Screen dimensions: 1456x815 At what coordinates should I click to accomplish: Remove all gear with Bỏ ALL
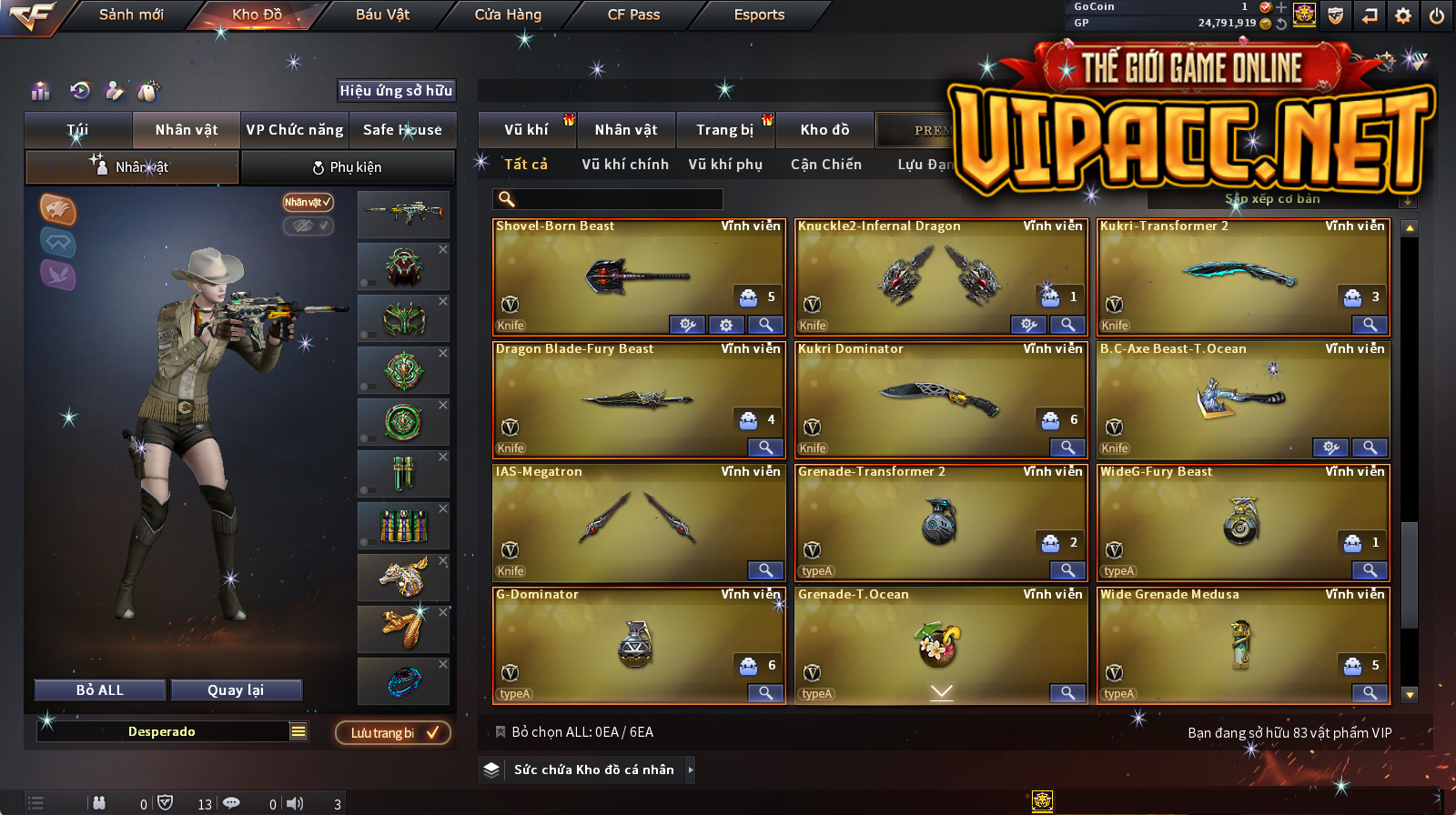pyautogui.click(x=100, y=690)
